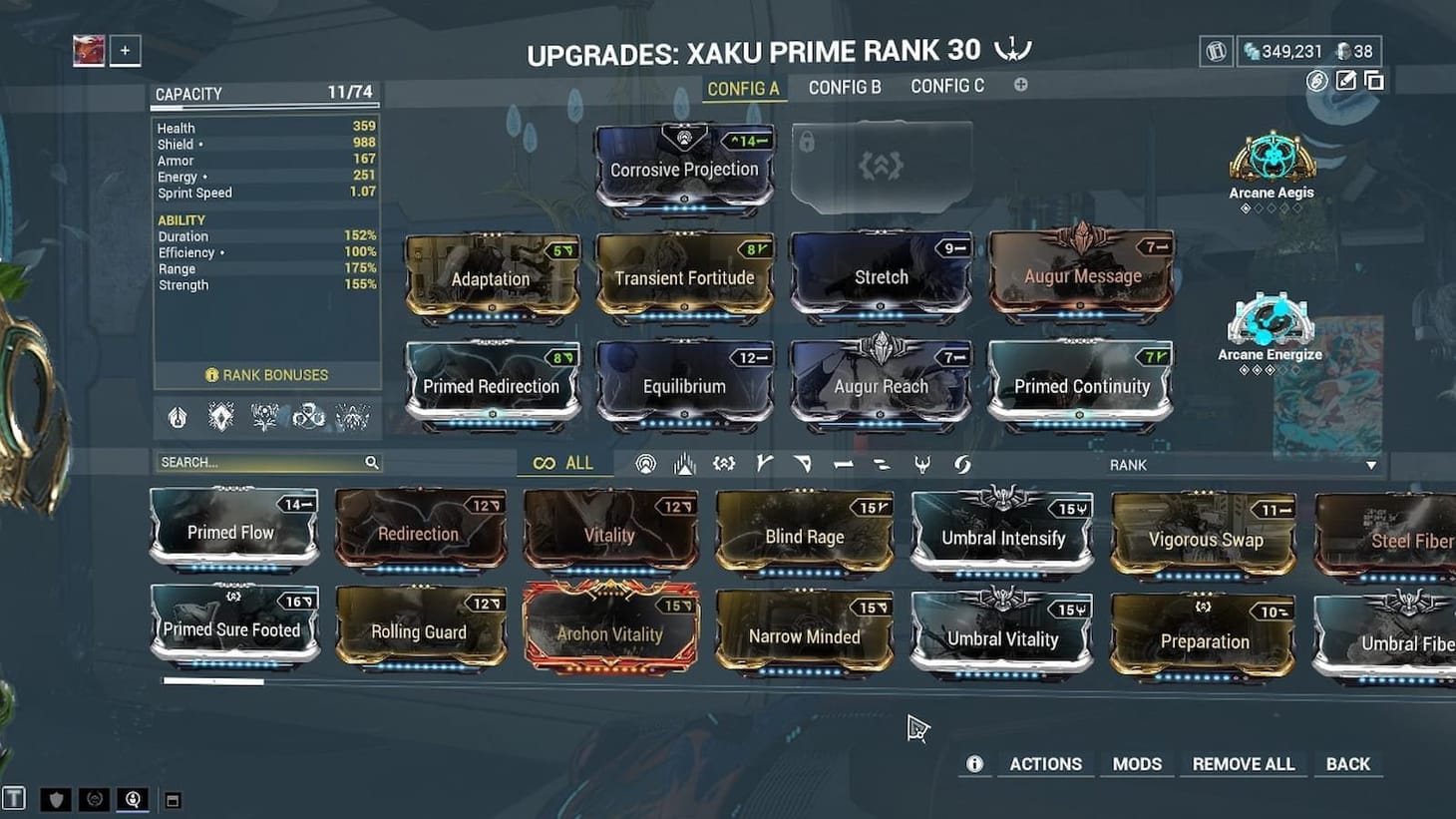Toggle the Naramon dash polarity filter
Screen dimensions: 1456x819
point(841,462)
